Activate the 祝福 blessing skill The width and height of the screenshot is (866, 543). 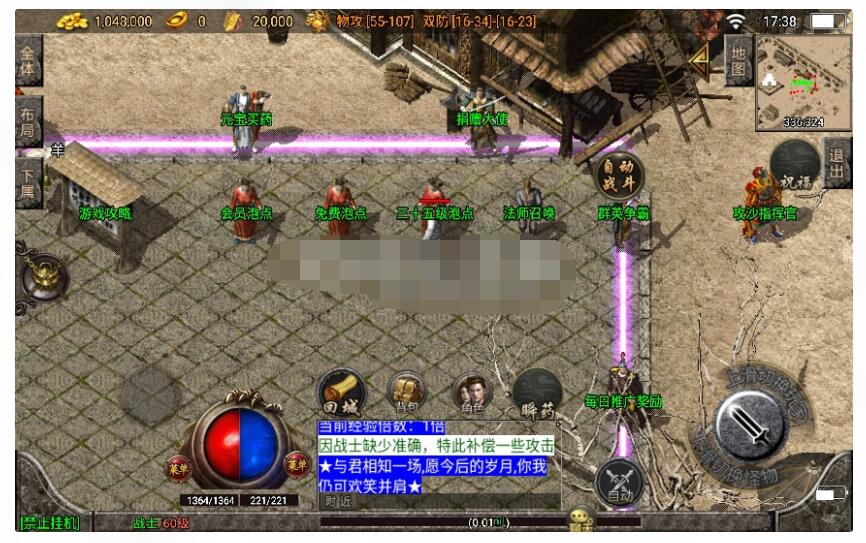point(796,167)
